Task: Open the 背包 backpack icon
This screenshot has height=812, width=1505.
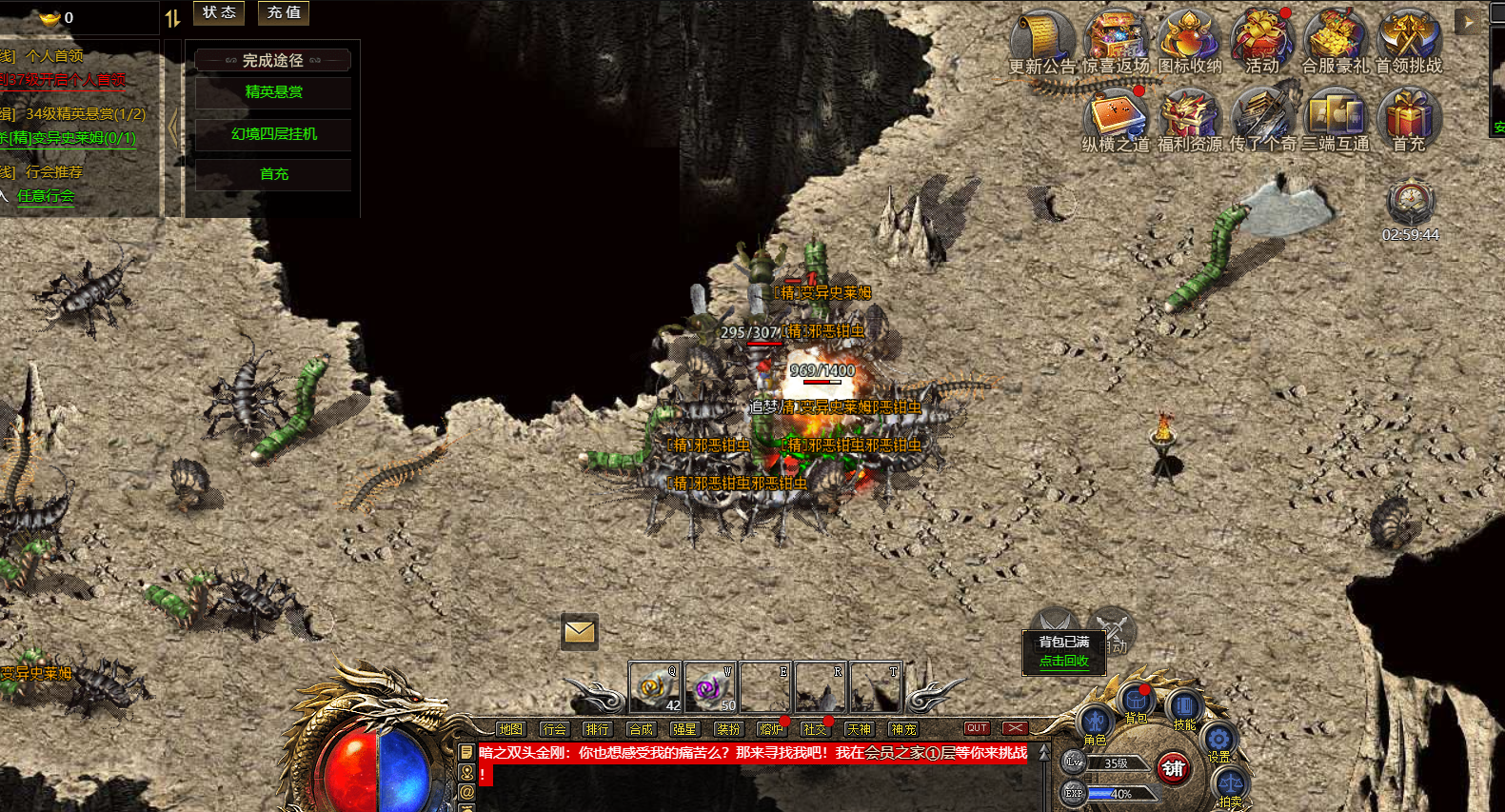Action: coord(1137,703)
